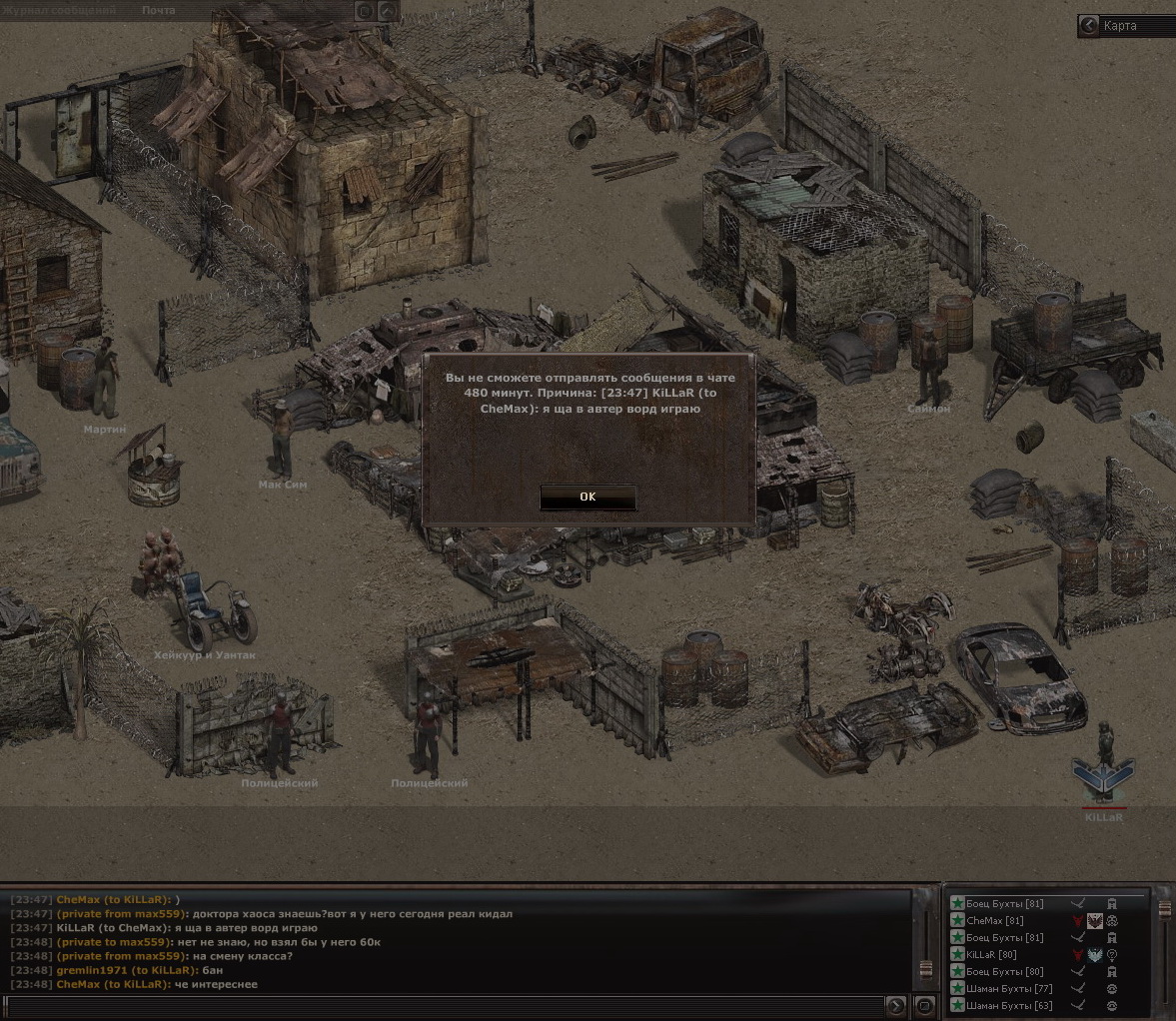
Task: Click CheMax's eagle clan emblem icon
Action: pos(1095,921)
